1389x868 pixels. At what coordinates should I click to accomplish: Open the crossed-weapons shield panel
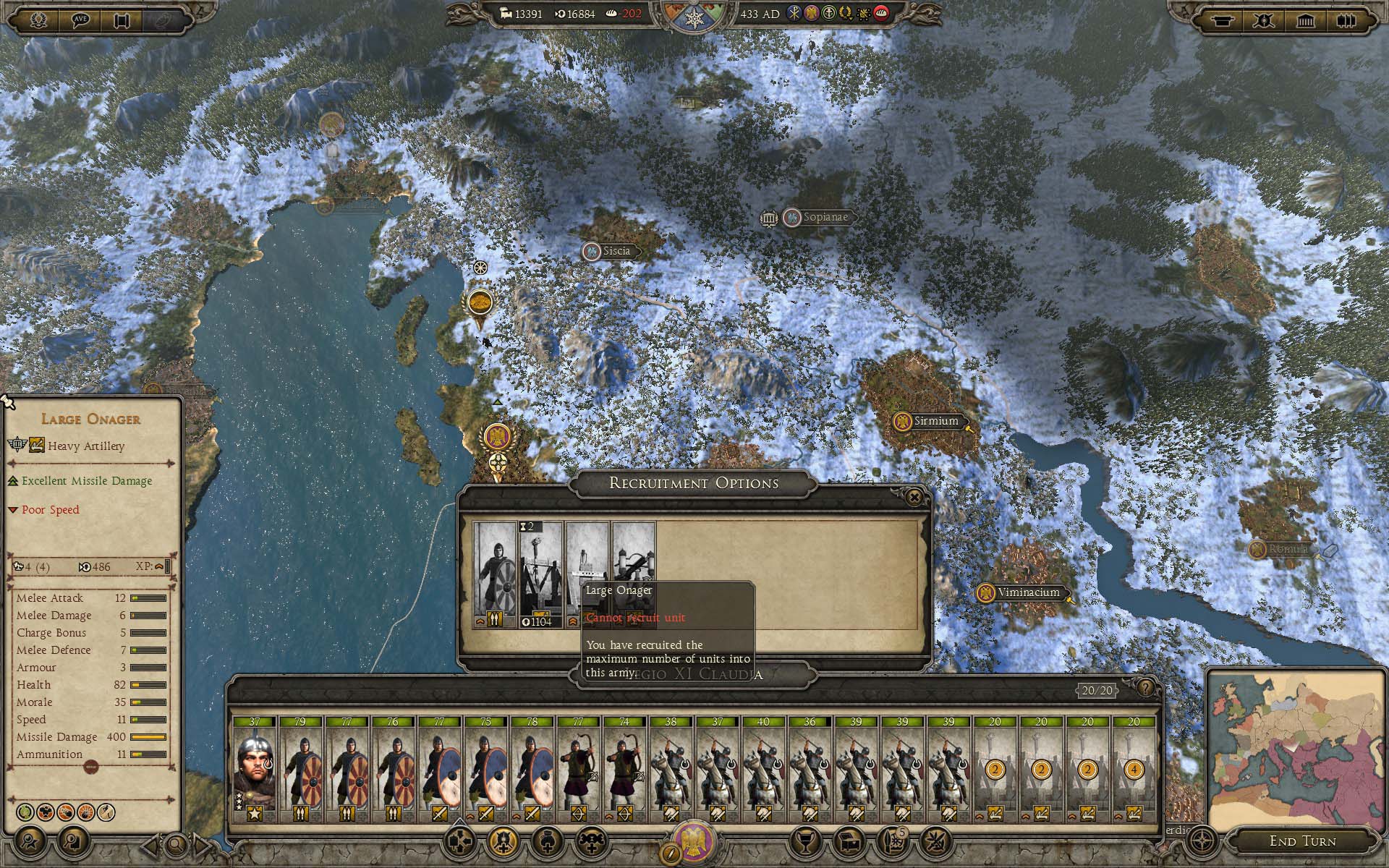[x=1263, y=20]
